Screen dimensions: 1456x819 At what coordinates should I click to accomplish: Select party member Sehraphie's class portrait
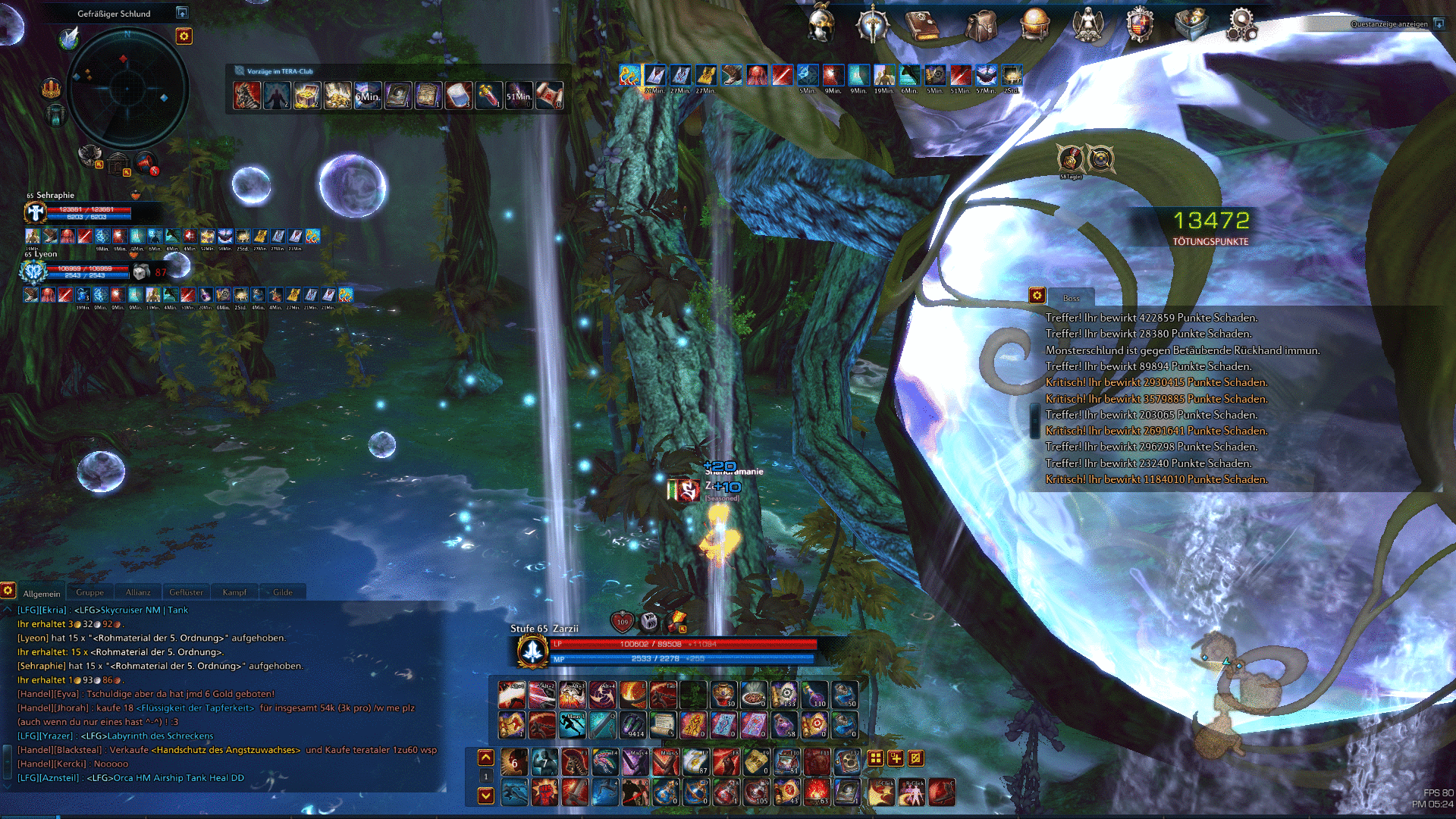[35, 213]
